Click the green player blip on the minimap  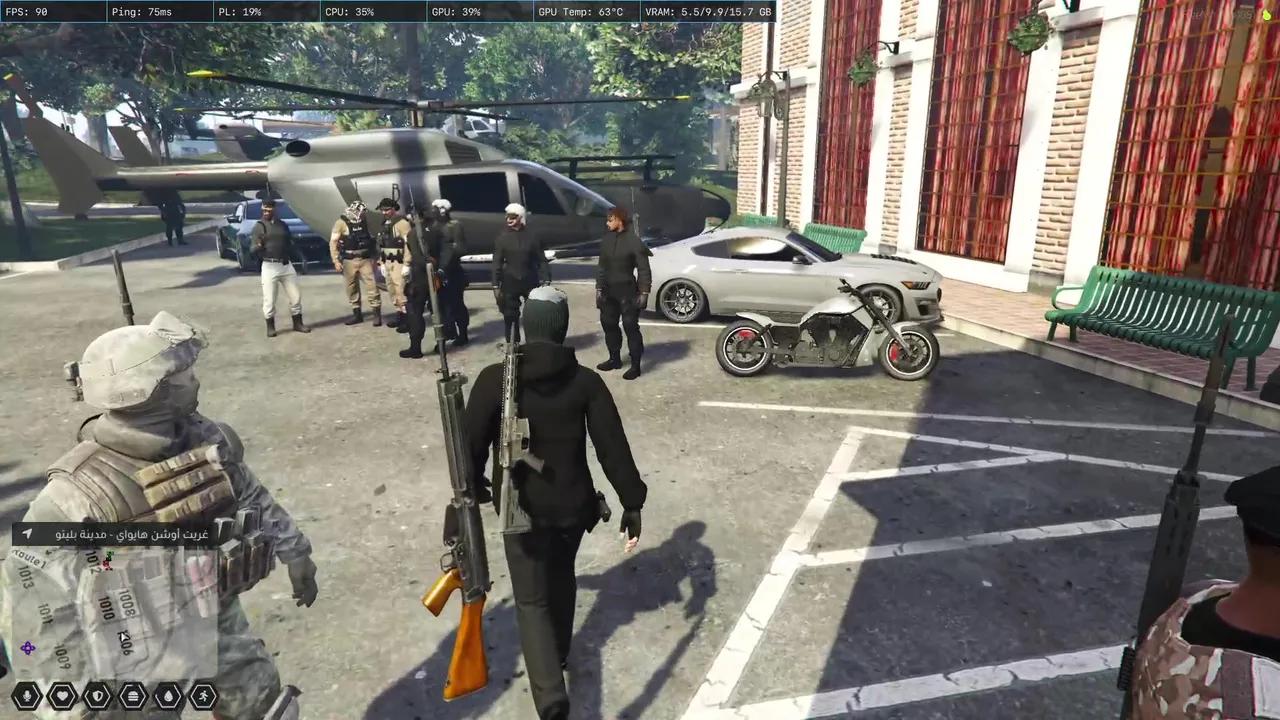[108, 554]
